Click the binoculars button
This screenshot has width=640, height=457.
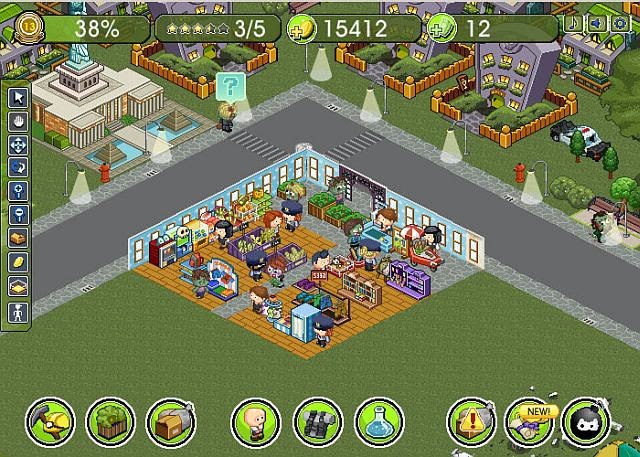point(316,422)
